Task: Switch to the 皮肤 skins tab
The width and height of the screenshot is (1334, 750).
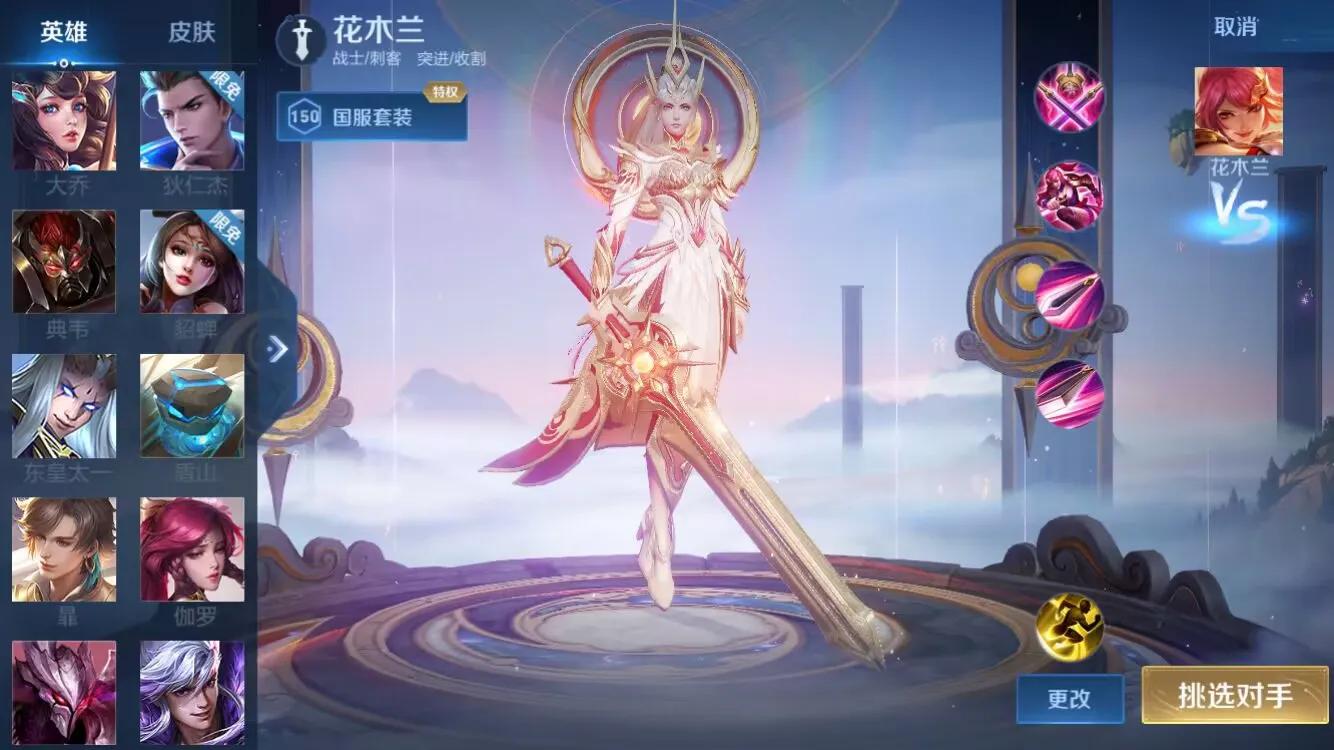Action: (x=193, y=30)
